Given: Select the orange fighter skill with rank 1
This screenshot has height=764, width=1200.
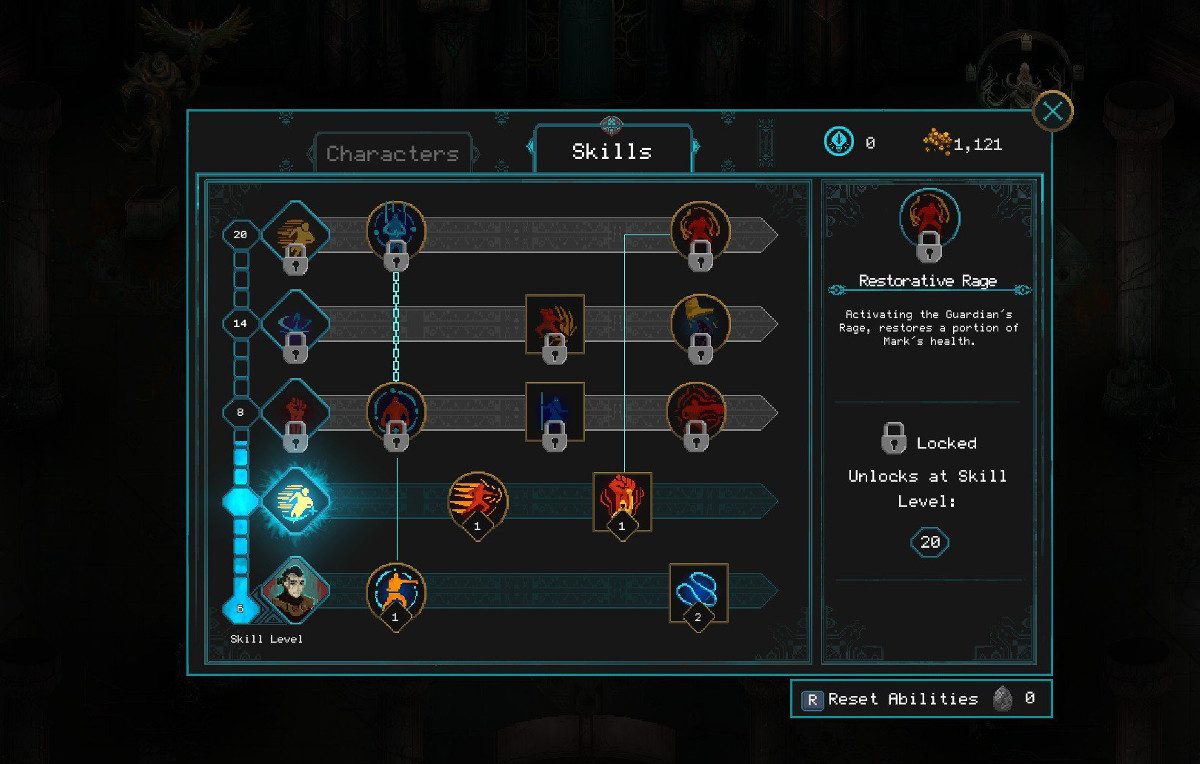Looking at the screenshot, I should (396, 592).
